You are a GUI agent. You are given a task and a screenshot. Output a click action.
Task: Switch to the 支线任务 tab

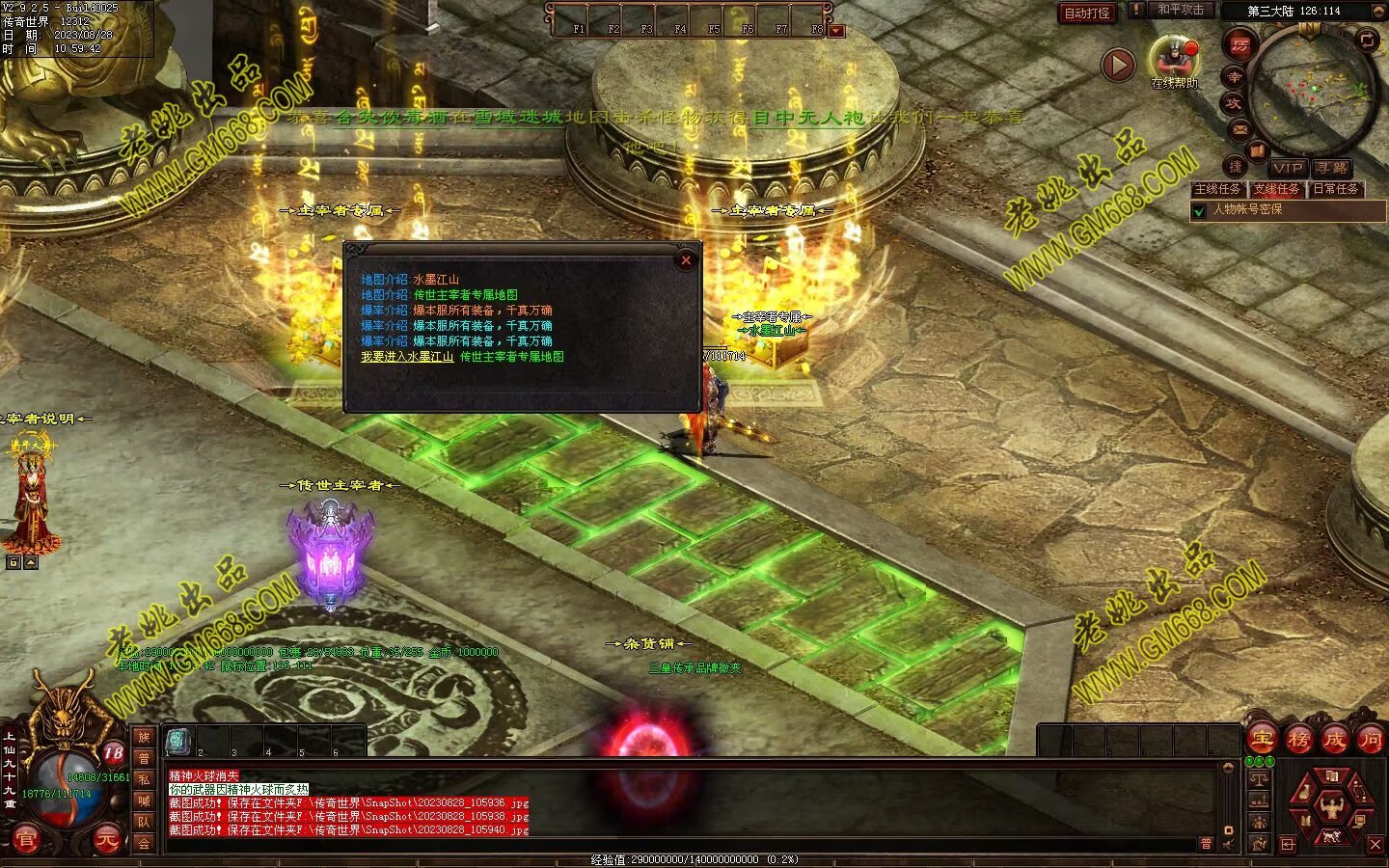tap(1276, 189)
